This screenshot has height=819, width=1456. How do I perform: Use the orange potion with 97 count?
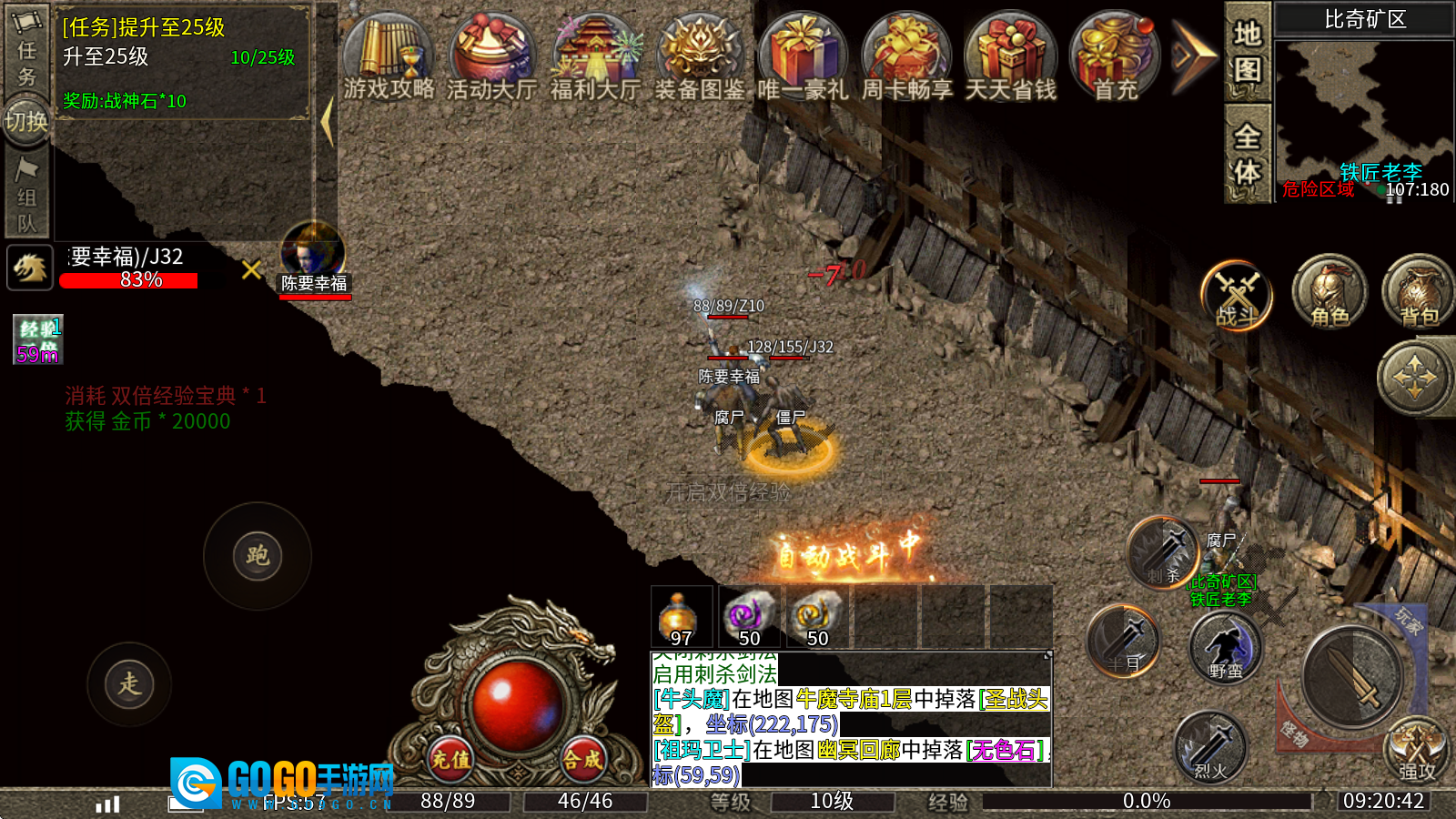682,618
